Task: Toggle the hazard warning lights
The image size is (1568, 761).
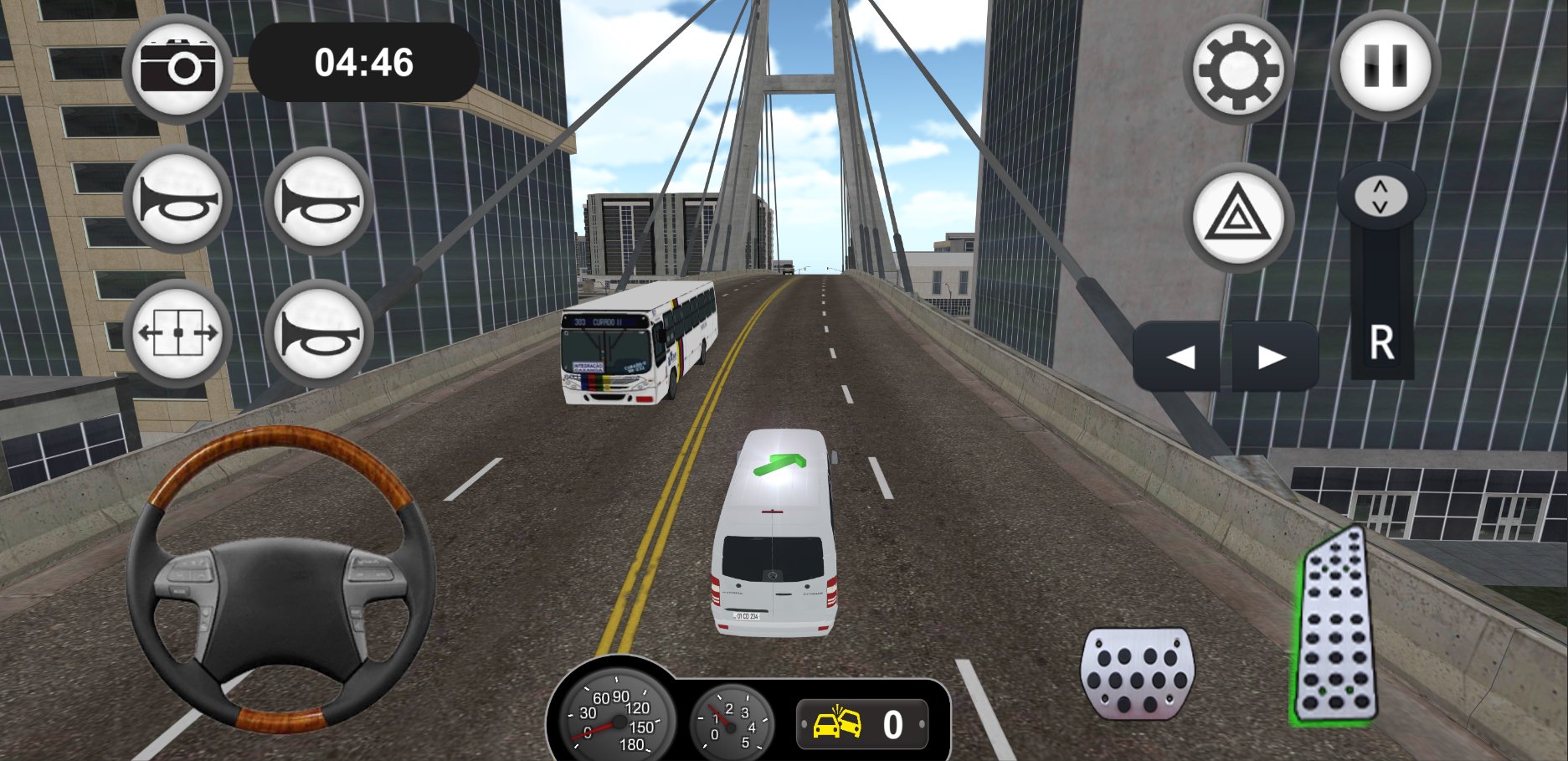Action: (1238, 217)
